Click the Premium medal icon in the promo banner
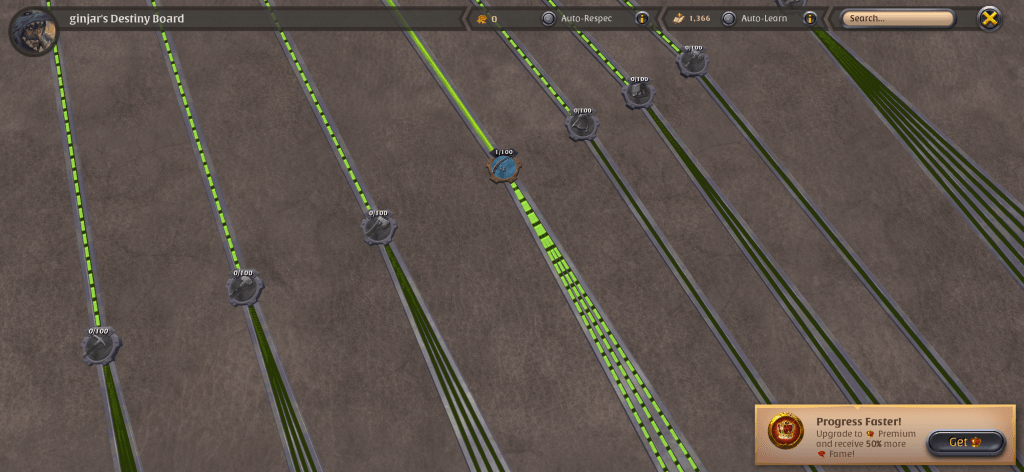Viewport: 1024px width, 472px height. point(786,433)
